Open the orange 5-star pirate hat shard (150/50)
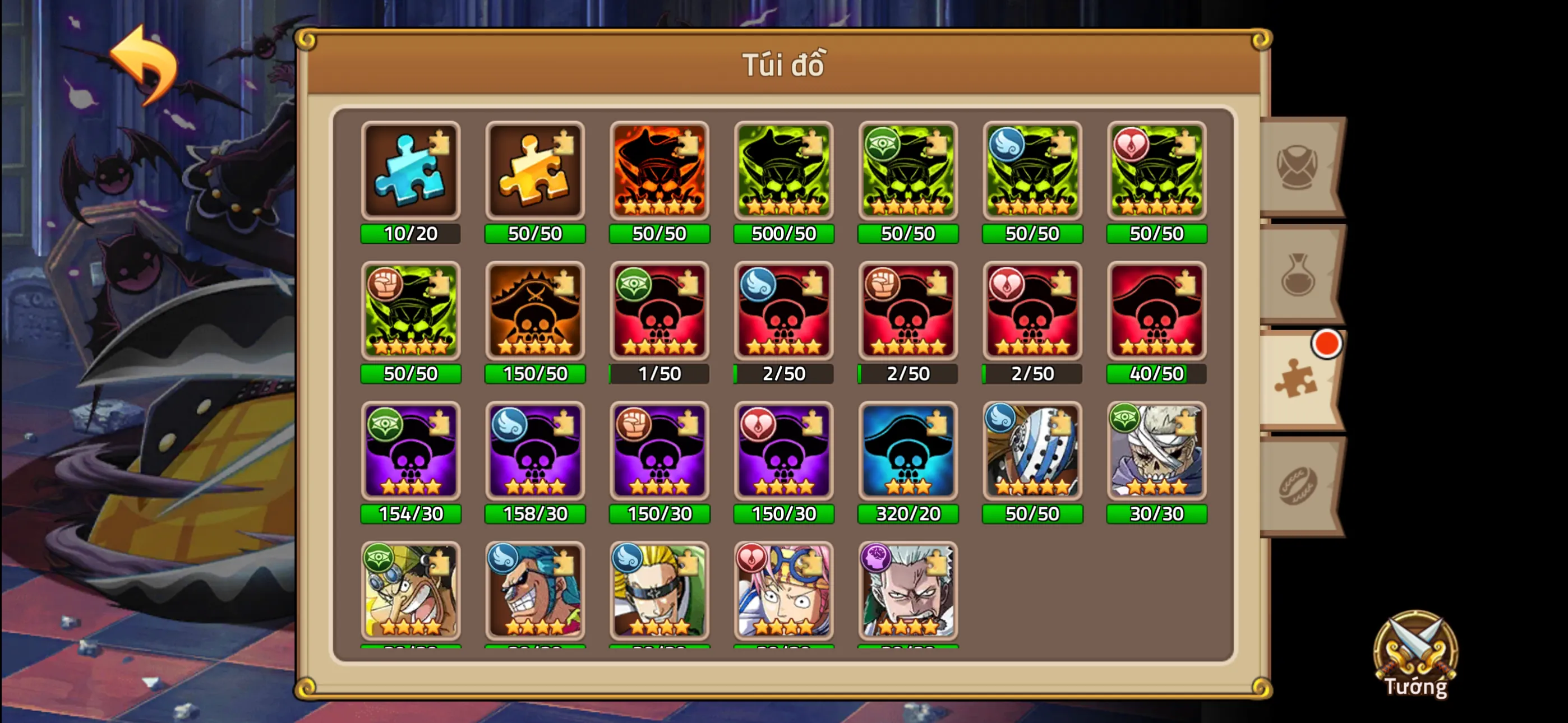The height and width of the screenshot is (723, 1568). tap(535, 312)
